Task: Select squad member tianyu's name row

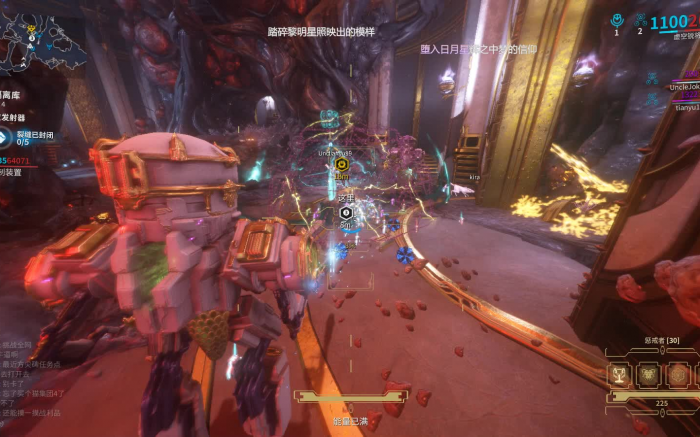Action: pyautogui.click(x=686, y=106)
